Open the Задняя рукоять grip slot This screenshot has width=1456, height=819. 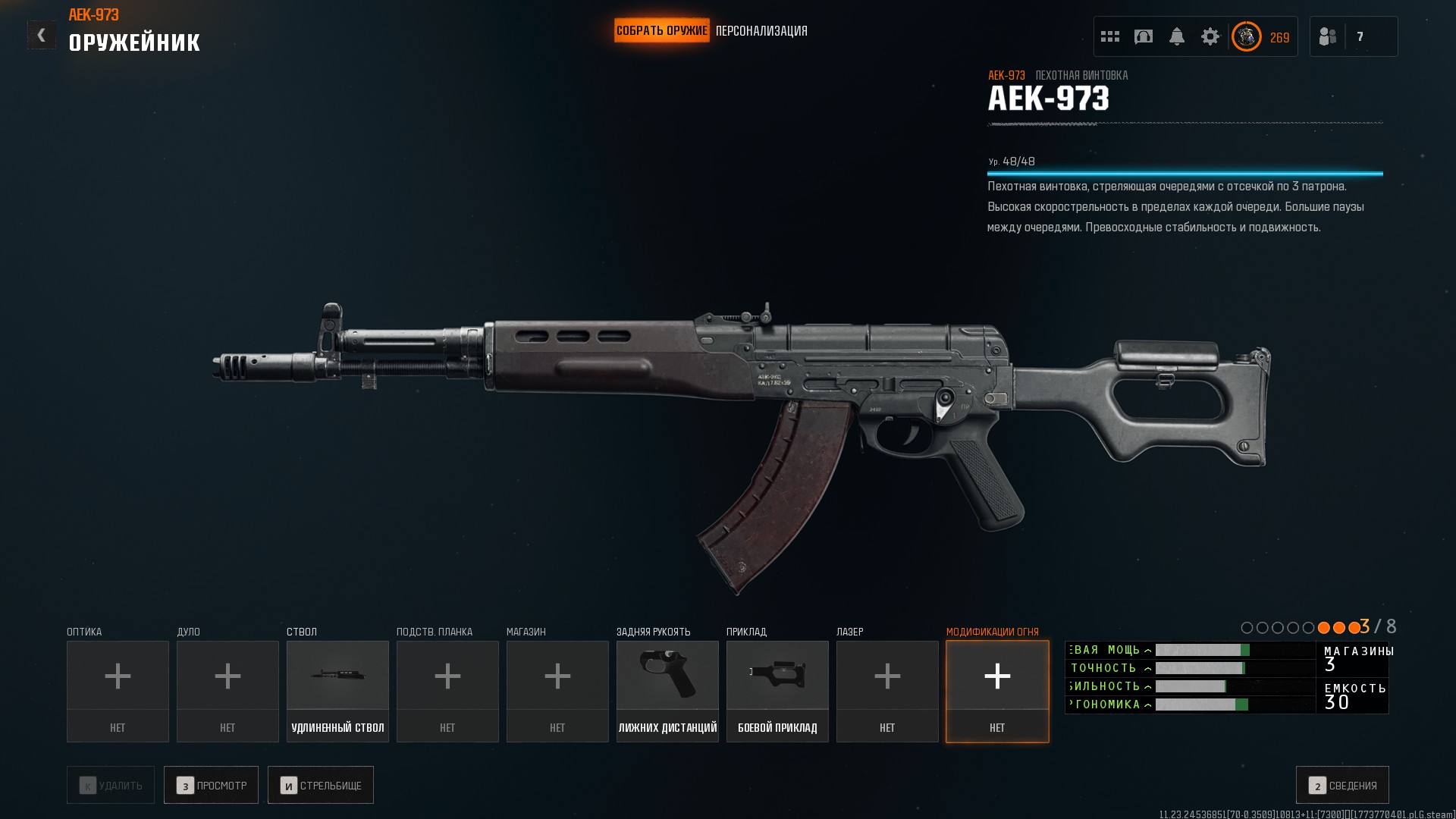coord(667,691)
